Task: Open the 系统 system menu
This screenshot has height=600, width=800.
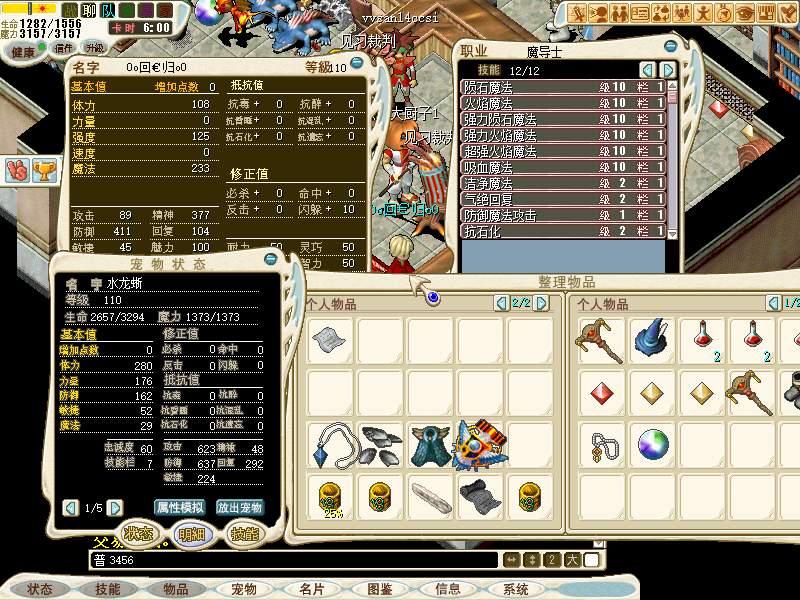Action: 516,589
